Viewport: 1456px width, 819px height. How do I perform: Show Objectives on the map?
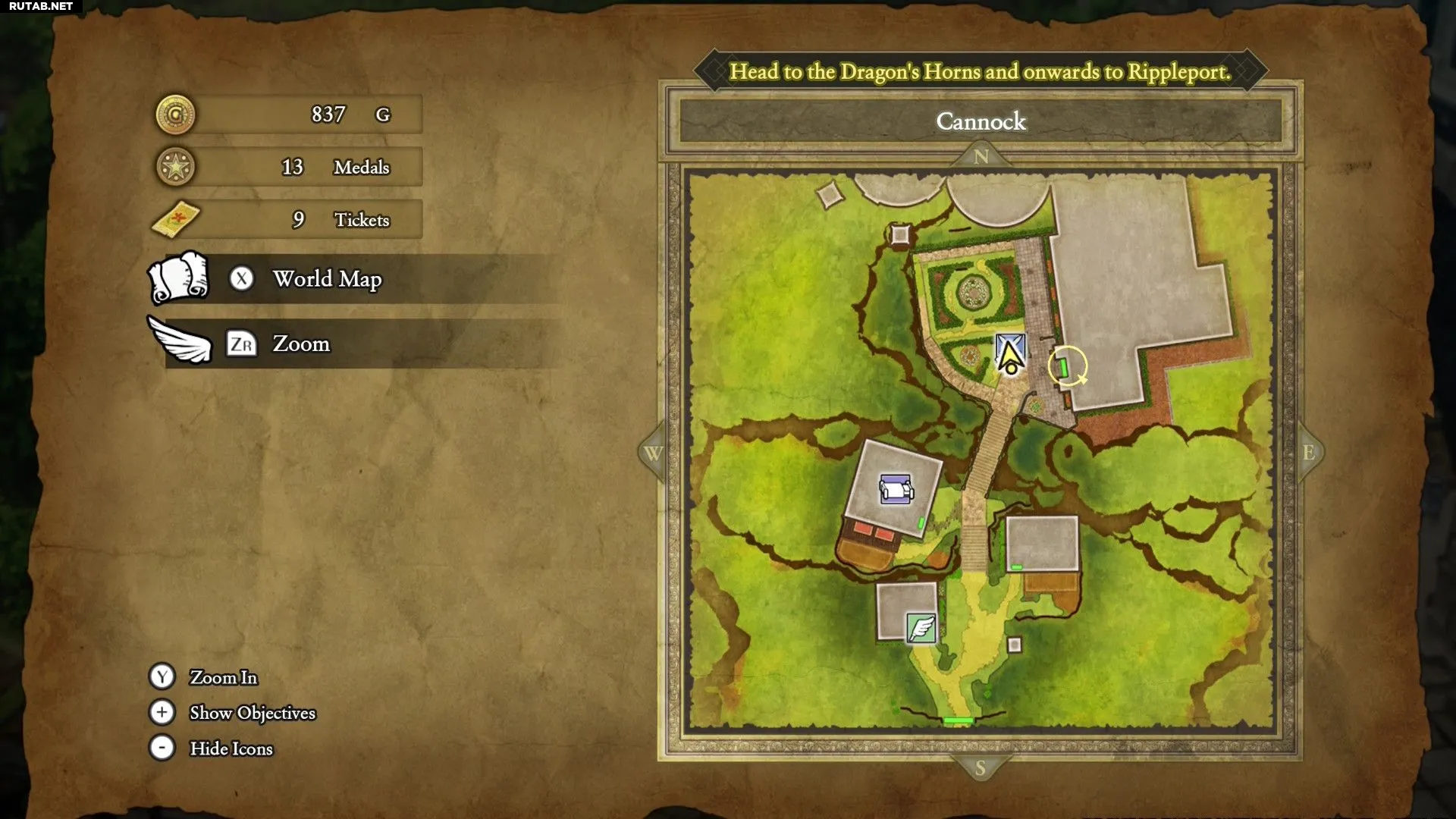tap(252, 713)
